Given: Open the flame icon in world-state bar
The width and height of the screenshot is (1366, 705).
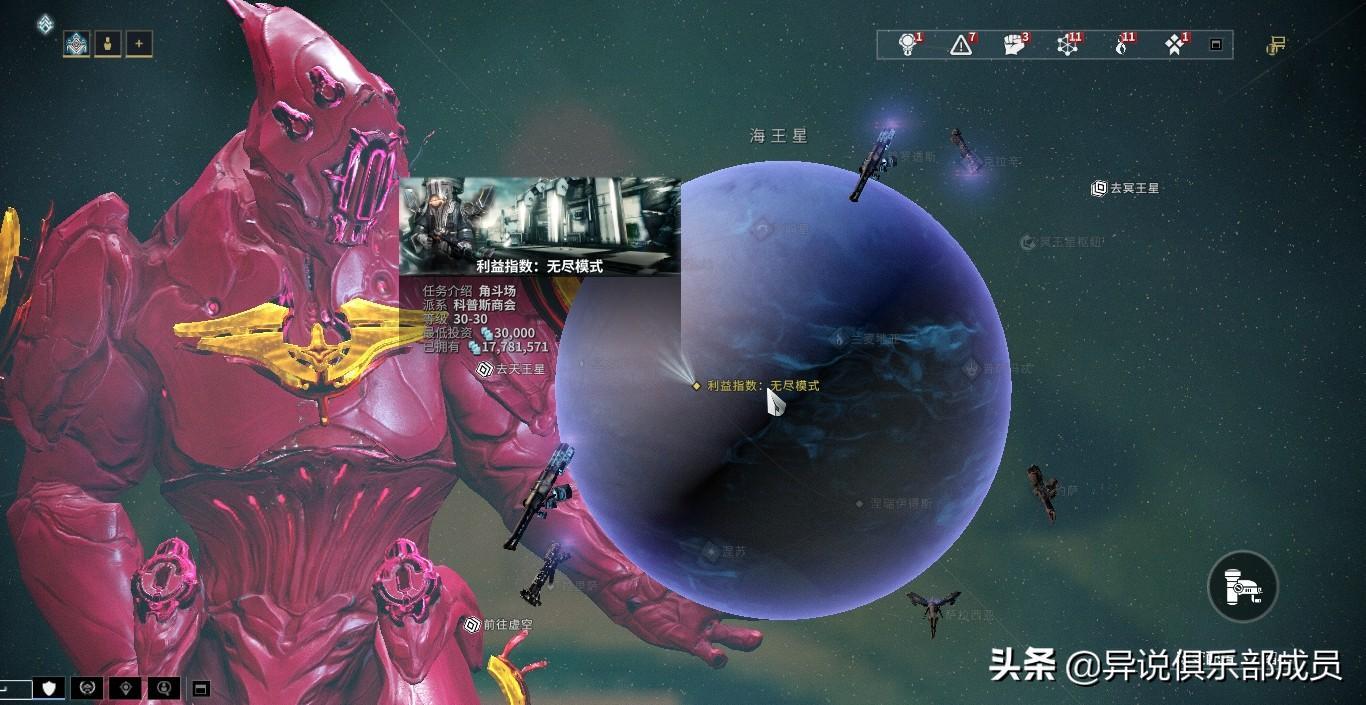Looking at the screenshot, I should [1122, 44].
